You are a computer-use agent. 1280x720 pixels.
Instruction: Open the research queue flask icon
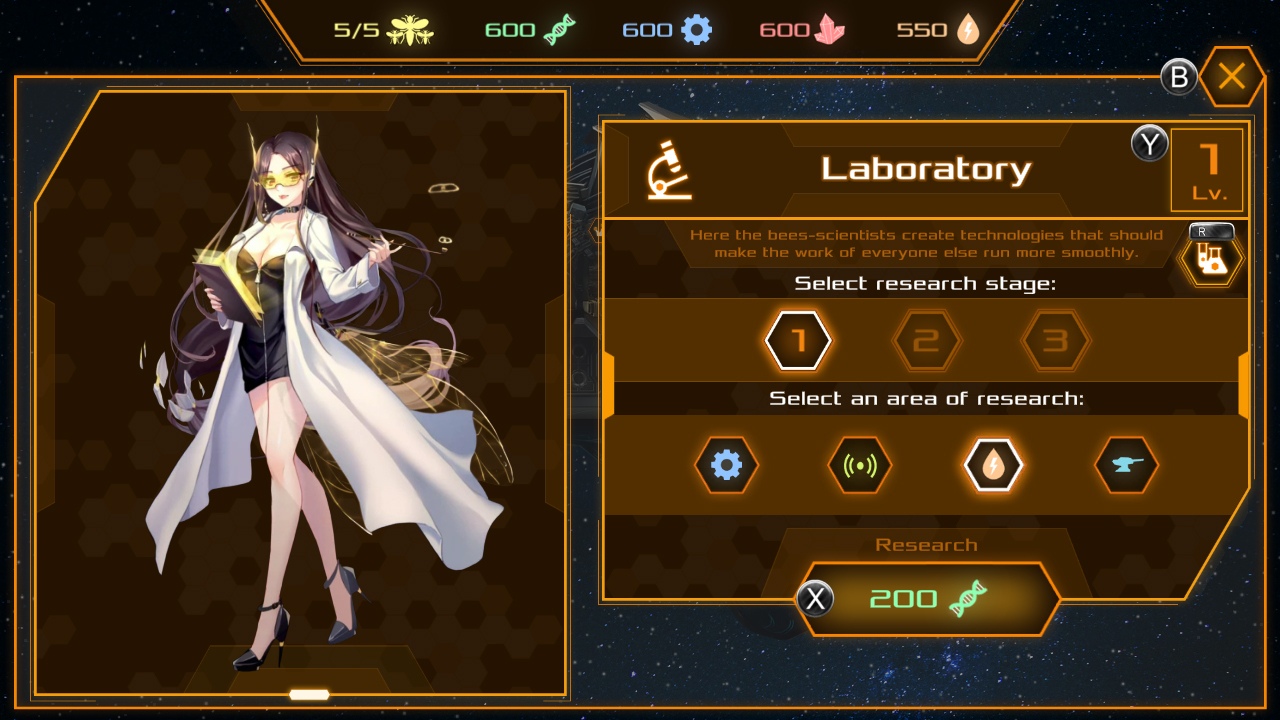pyautogui.click(x=1210, y=258)
